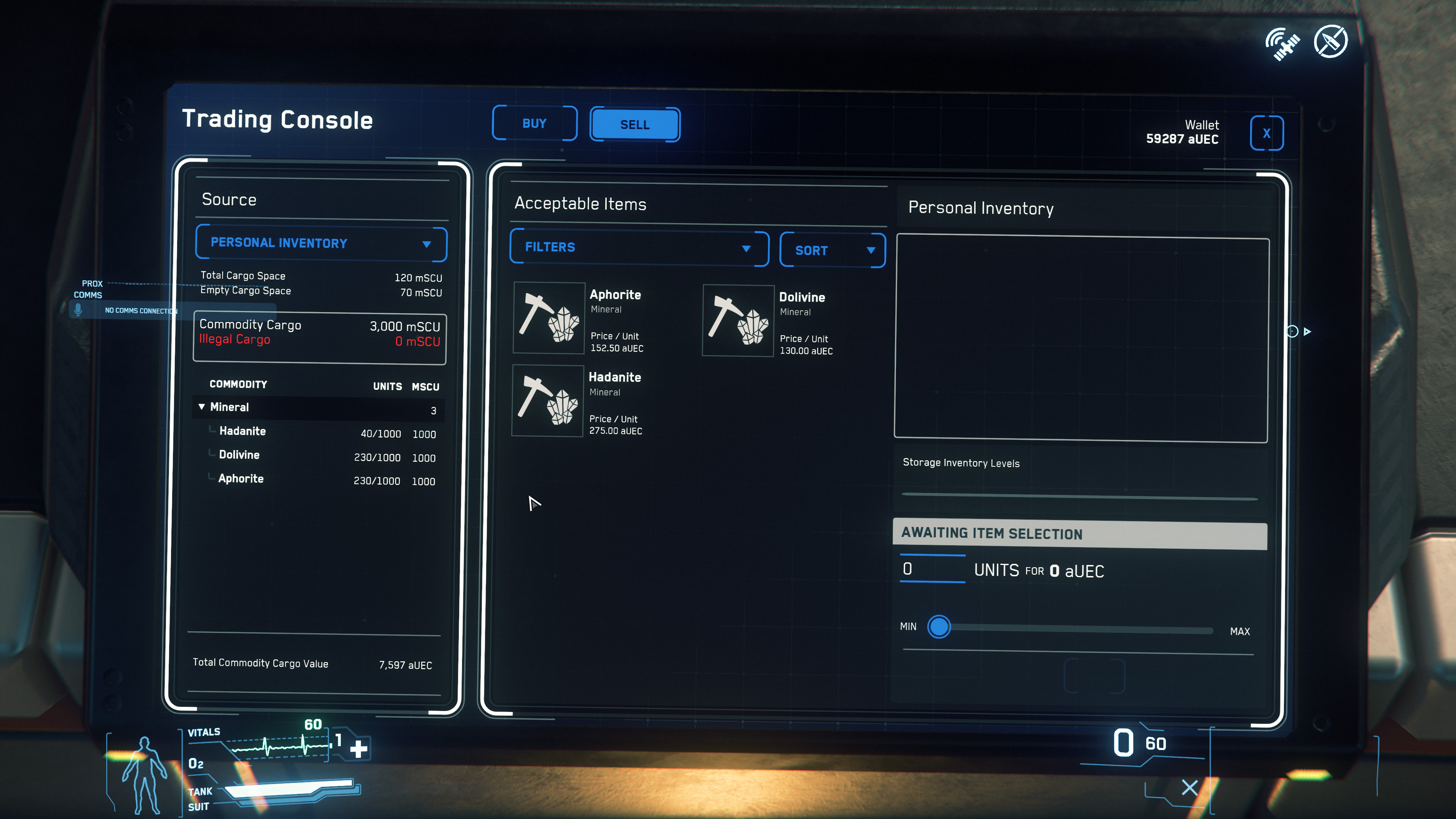Click the AWAITING ITEM SELECTION banner
This screenshot has height=819, width=1456.
click(1079, 533)
